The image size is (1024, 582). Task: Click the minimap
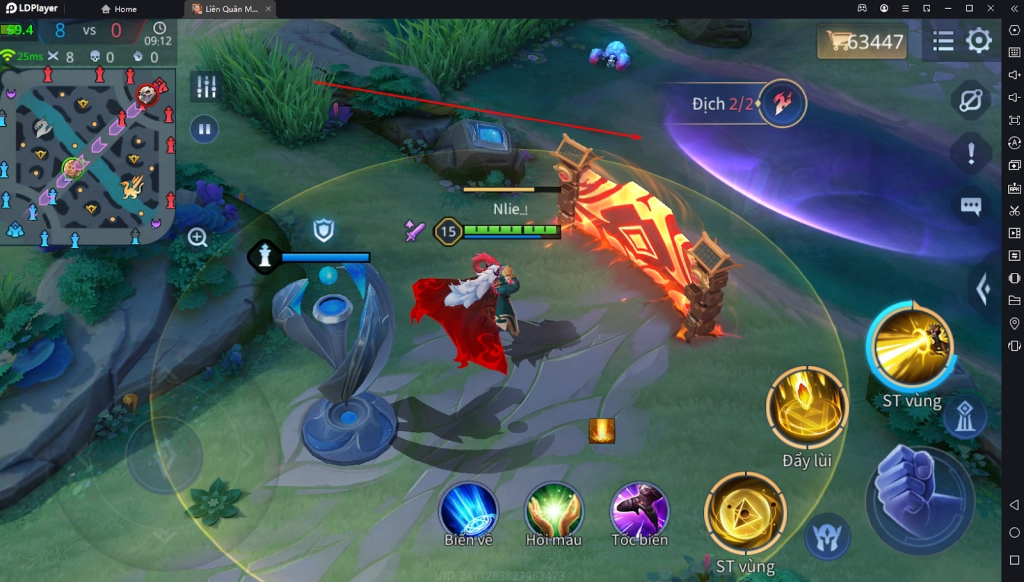coord(88,155)
